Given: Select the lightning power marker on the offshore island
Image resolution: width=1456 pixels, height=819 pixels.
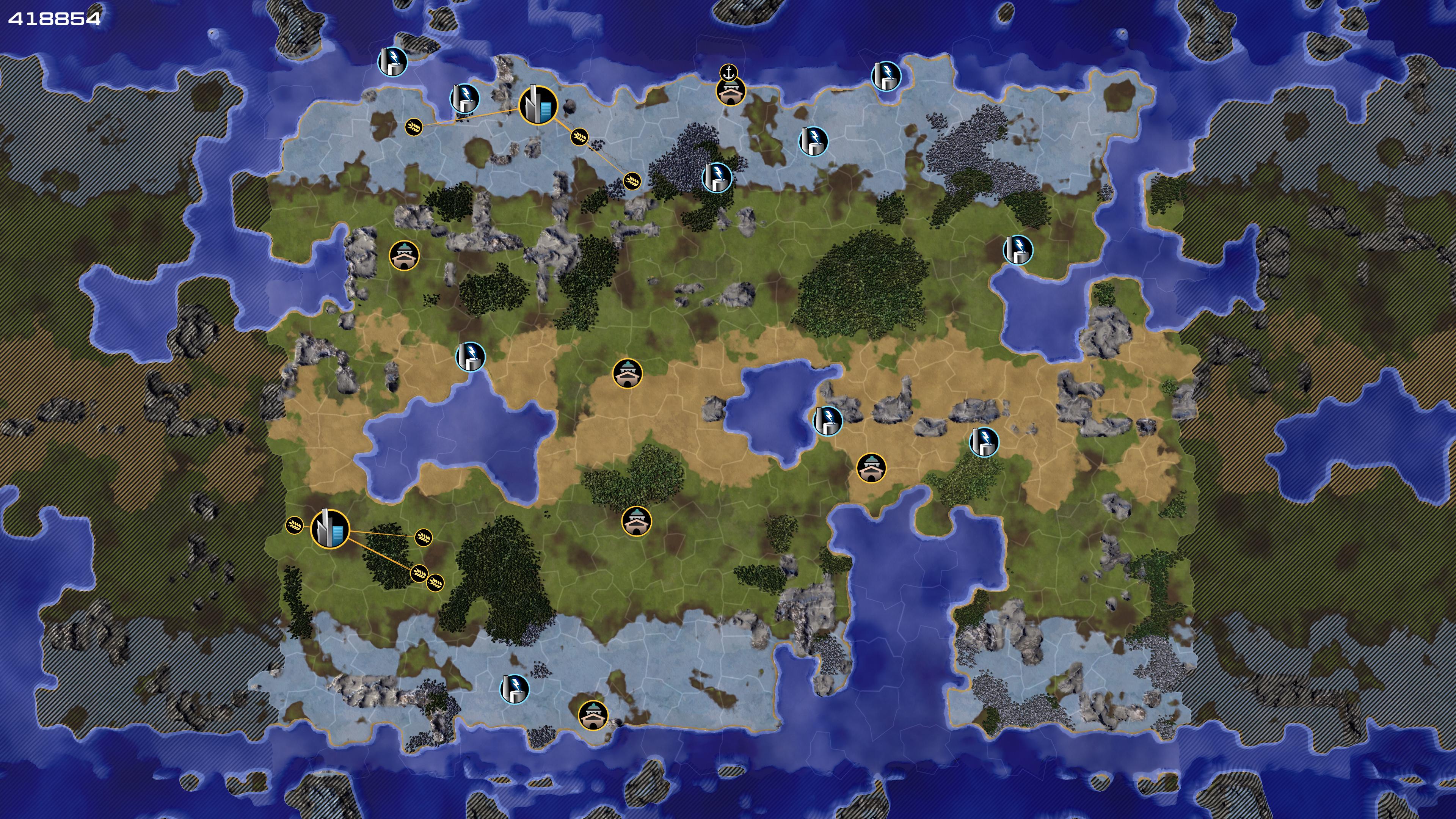Looking at the screenshot, I should pyautogui.click(x=392, y=61).
